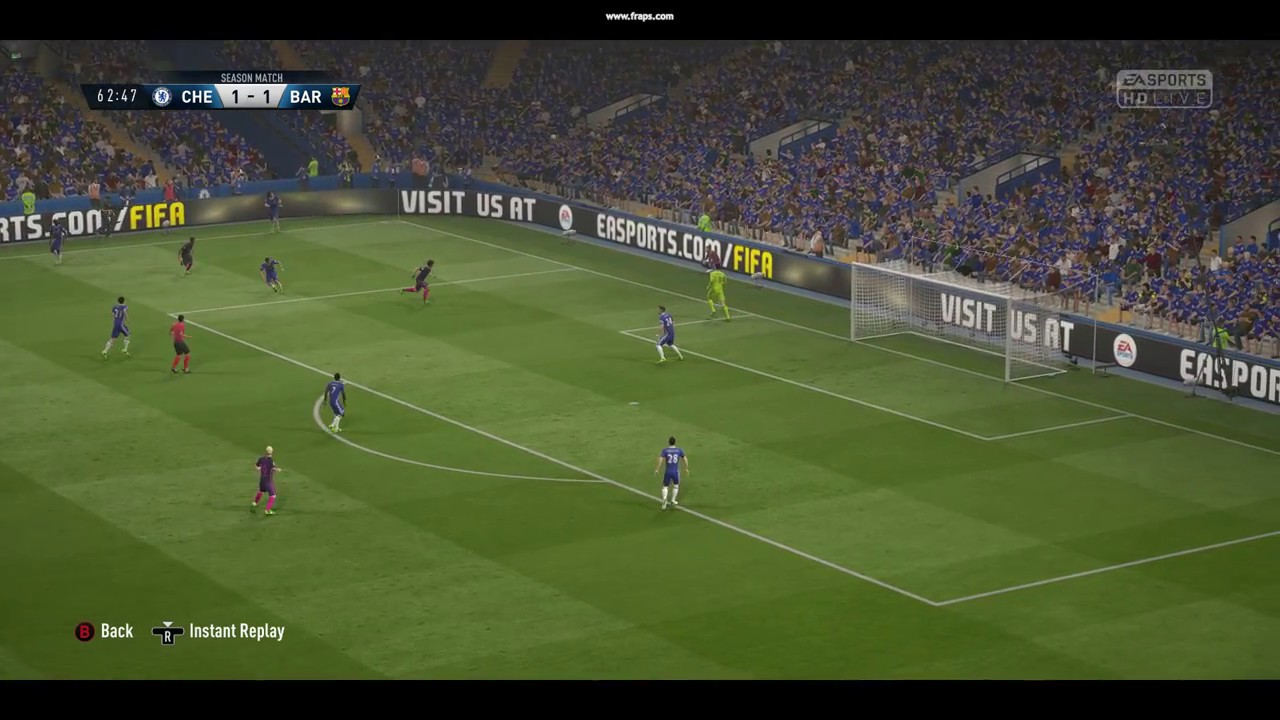Click the EA Sports HD Live watermark logo
The height and width of the screenshot is (720, 1280).
pyautogui.click(x=1163, y=90)
